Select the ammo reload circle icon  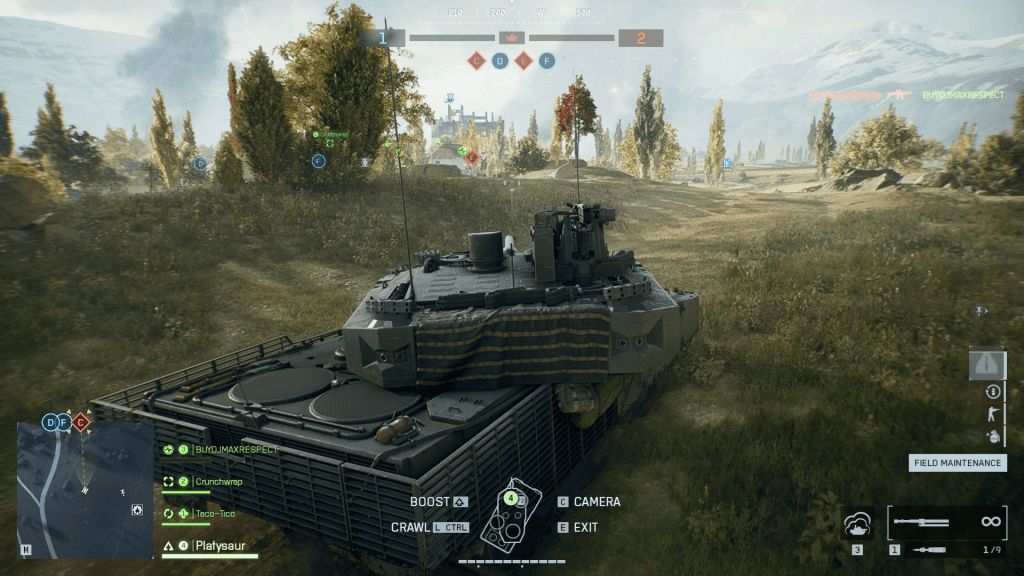click(x=993, y=392)
